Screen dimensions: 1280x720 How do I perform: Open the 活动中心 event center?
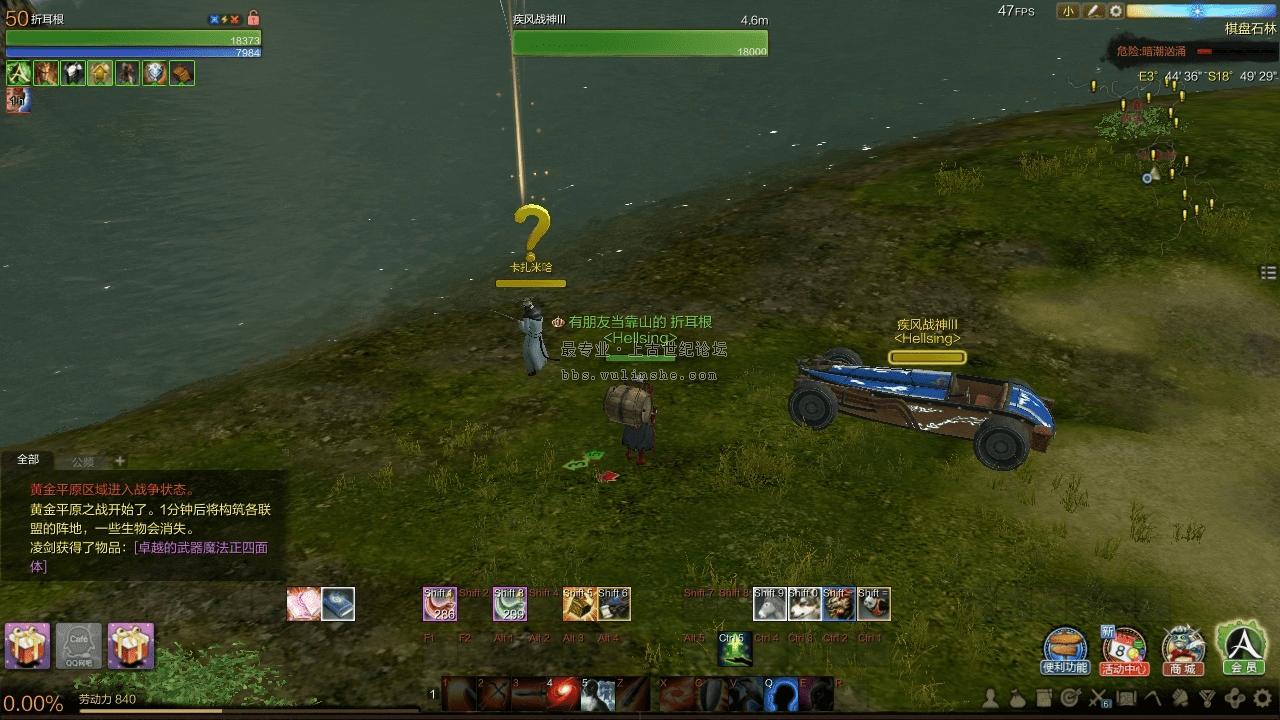click(x=1124, y=648)
